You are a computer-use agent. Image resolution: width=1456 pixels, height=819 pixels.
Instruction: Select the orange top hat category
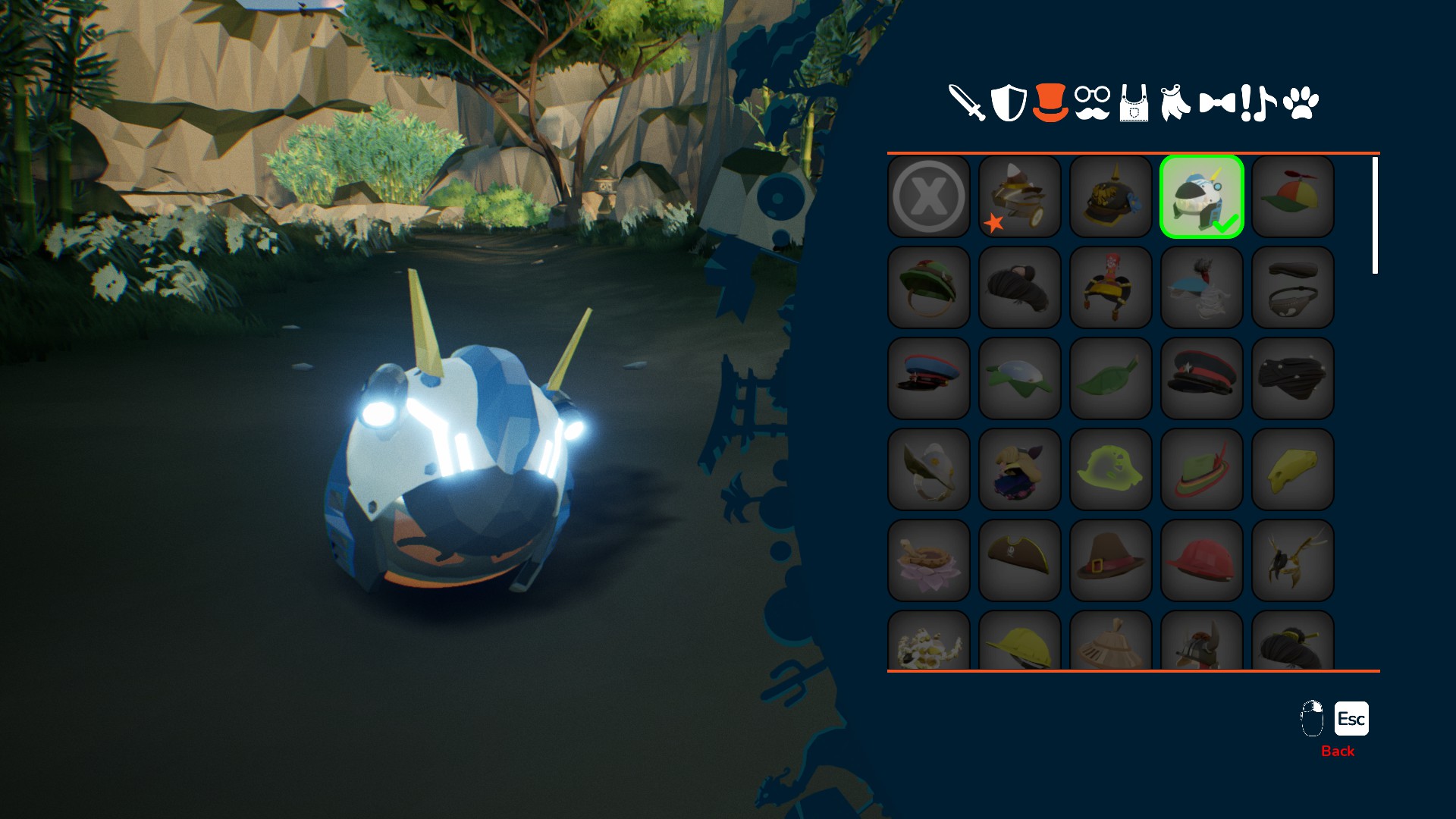pyautogui.click(x=1050, y=102)
